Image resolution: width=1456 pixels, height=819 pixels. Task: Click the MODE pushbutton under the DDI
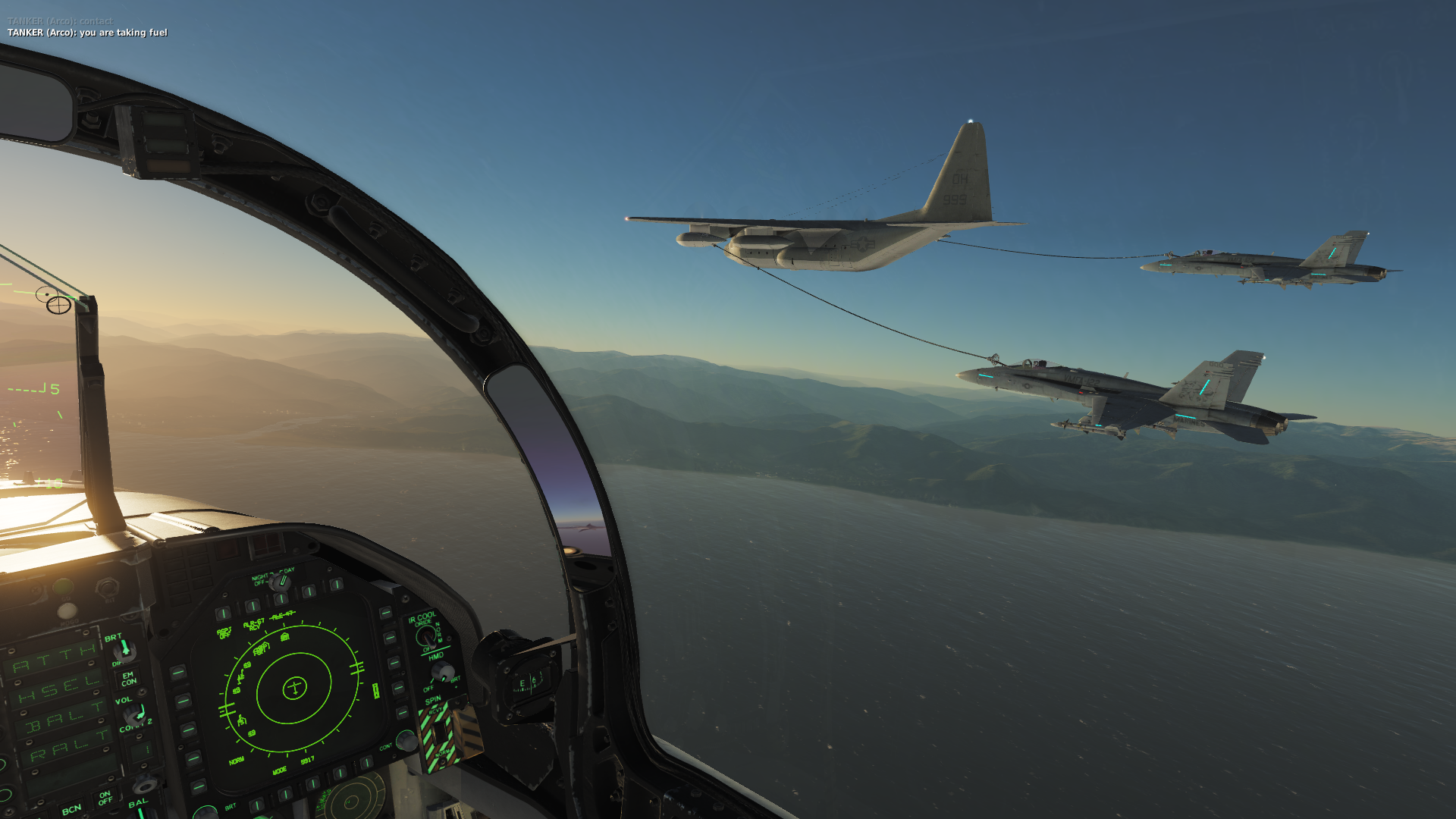click(285, 793)
